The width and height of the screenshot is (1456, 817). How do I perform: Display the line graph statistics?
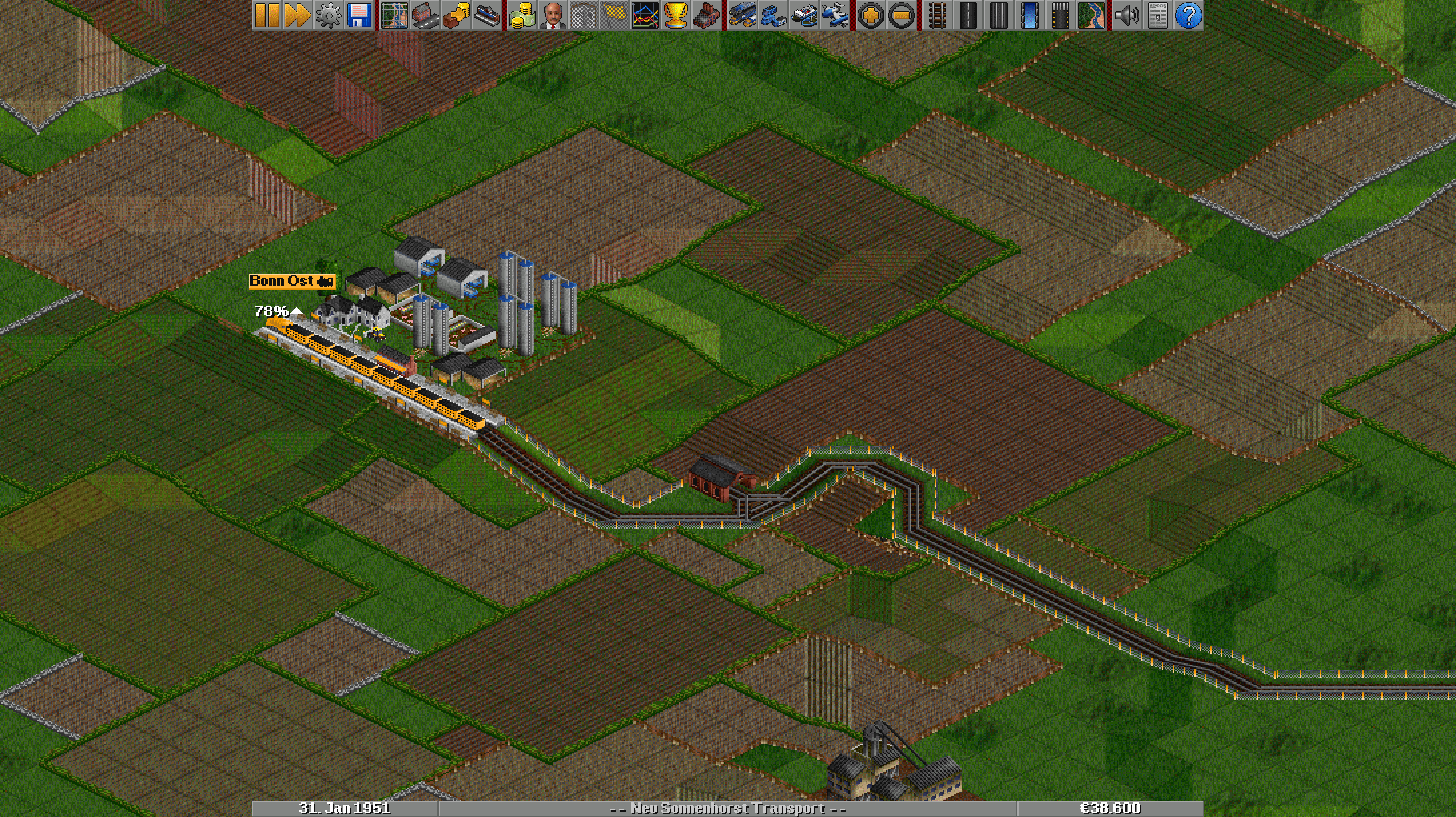click(x=645, y=15)
